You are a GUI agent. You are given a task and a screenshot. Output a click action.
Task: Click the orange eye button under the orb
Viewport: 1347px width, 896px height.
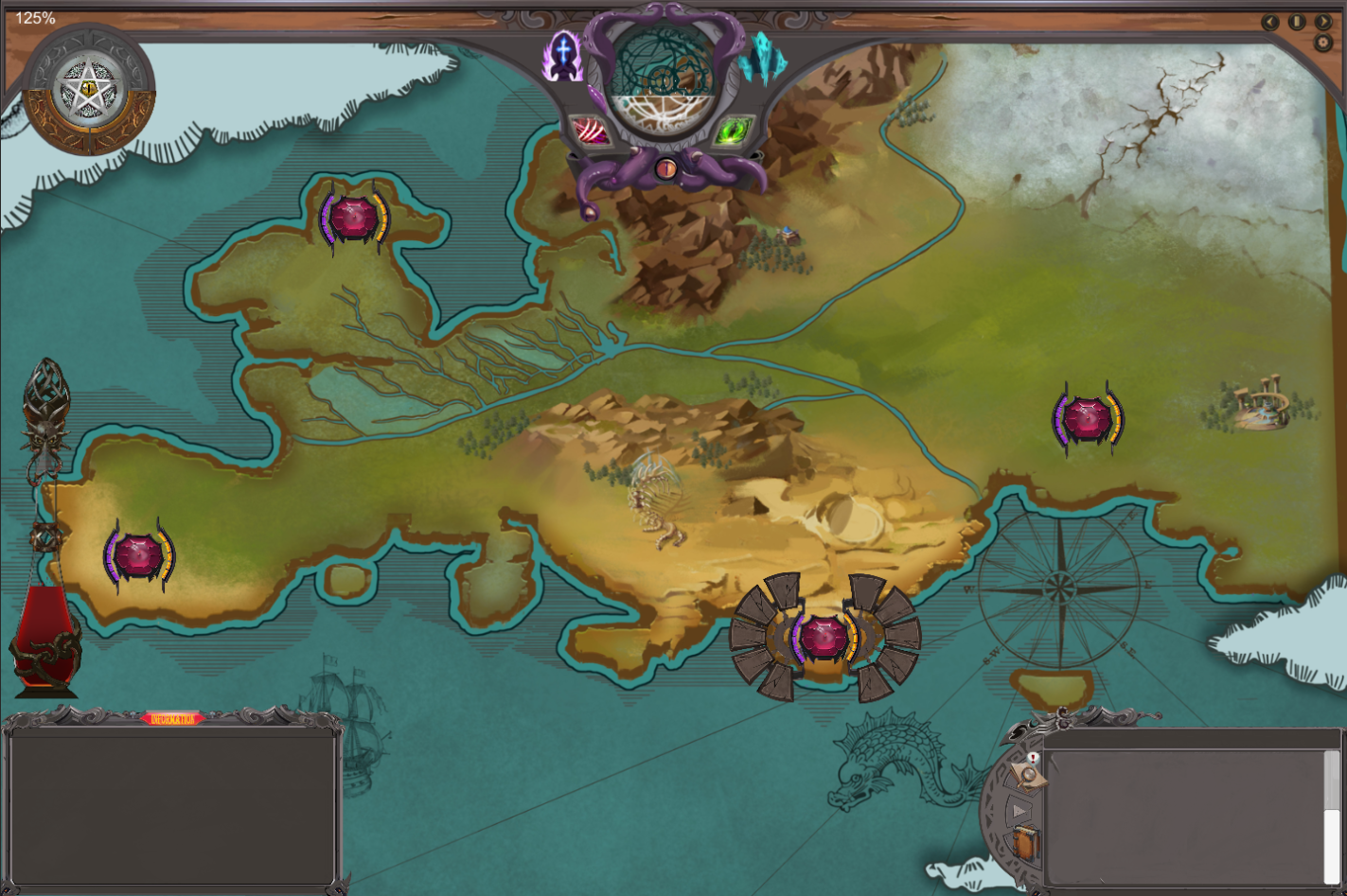coord(666,169)
